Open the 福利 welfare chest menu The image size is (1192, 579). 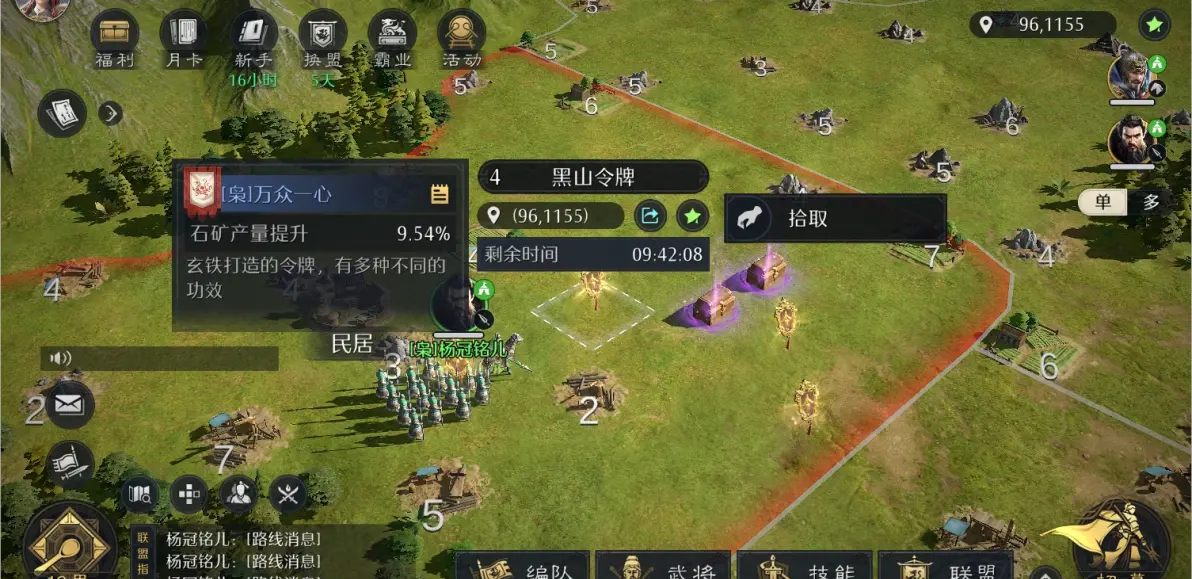pos(114,36)
